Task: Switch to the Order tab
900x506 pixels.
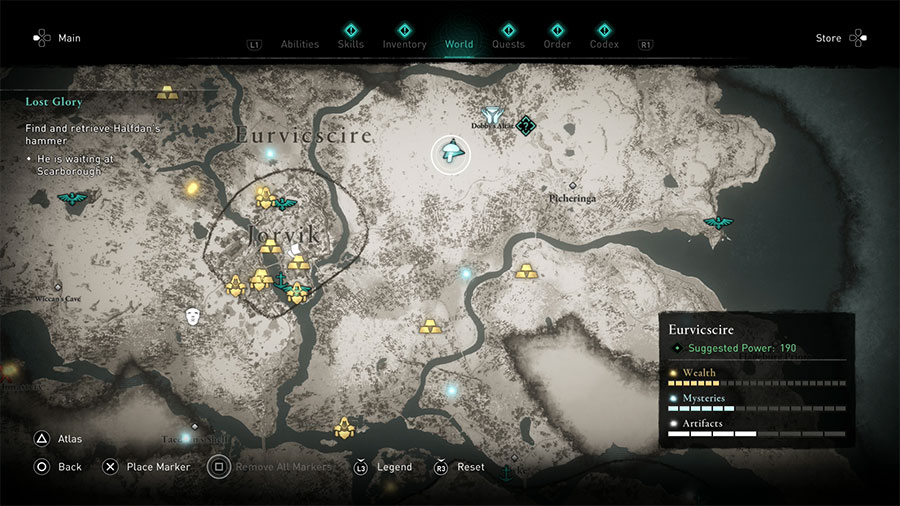Action: (x=557, y=44)
